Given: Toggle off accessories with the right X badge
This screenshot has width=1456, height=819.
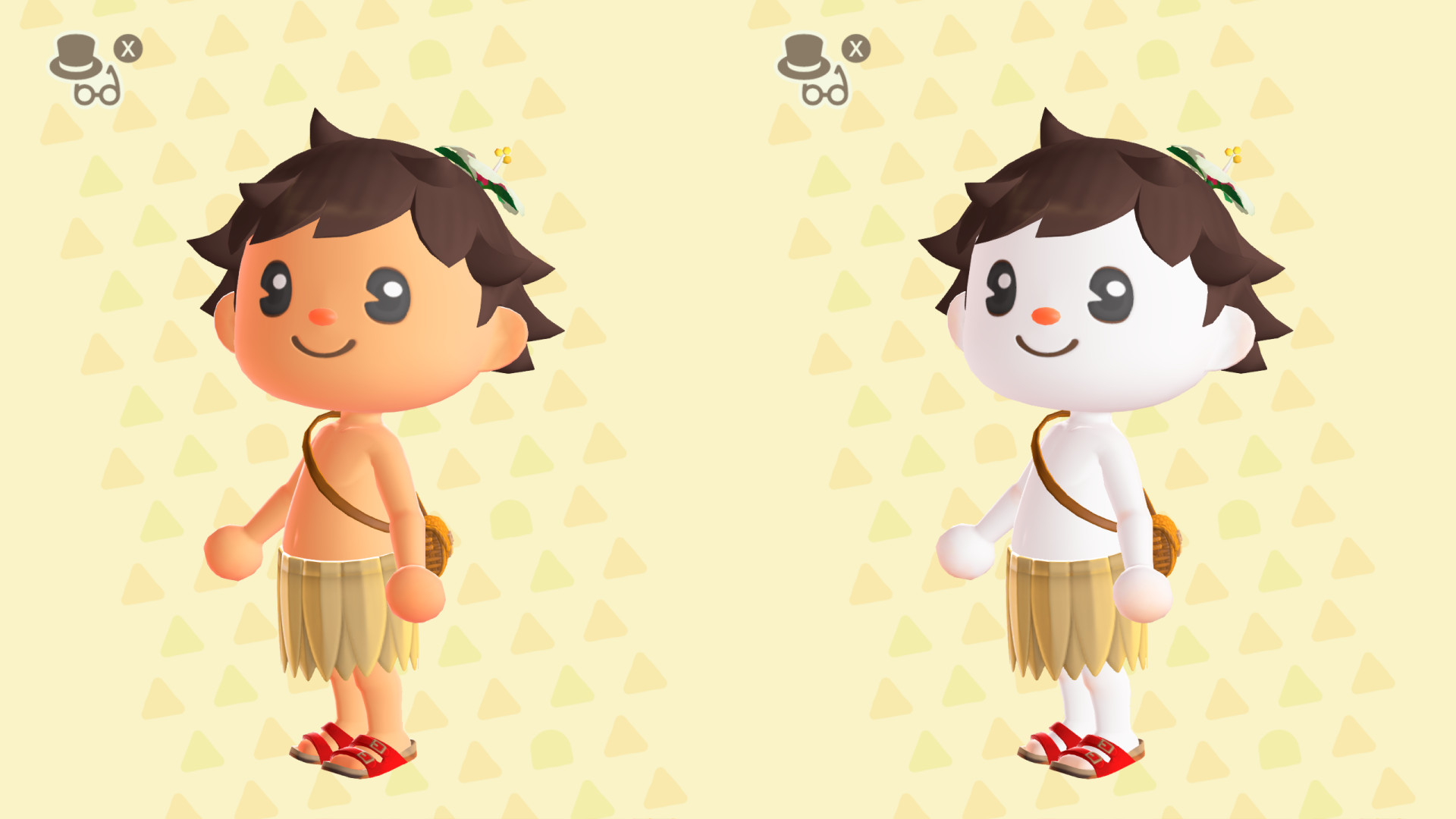Looking at the screenshot, I should 854,47.
